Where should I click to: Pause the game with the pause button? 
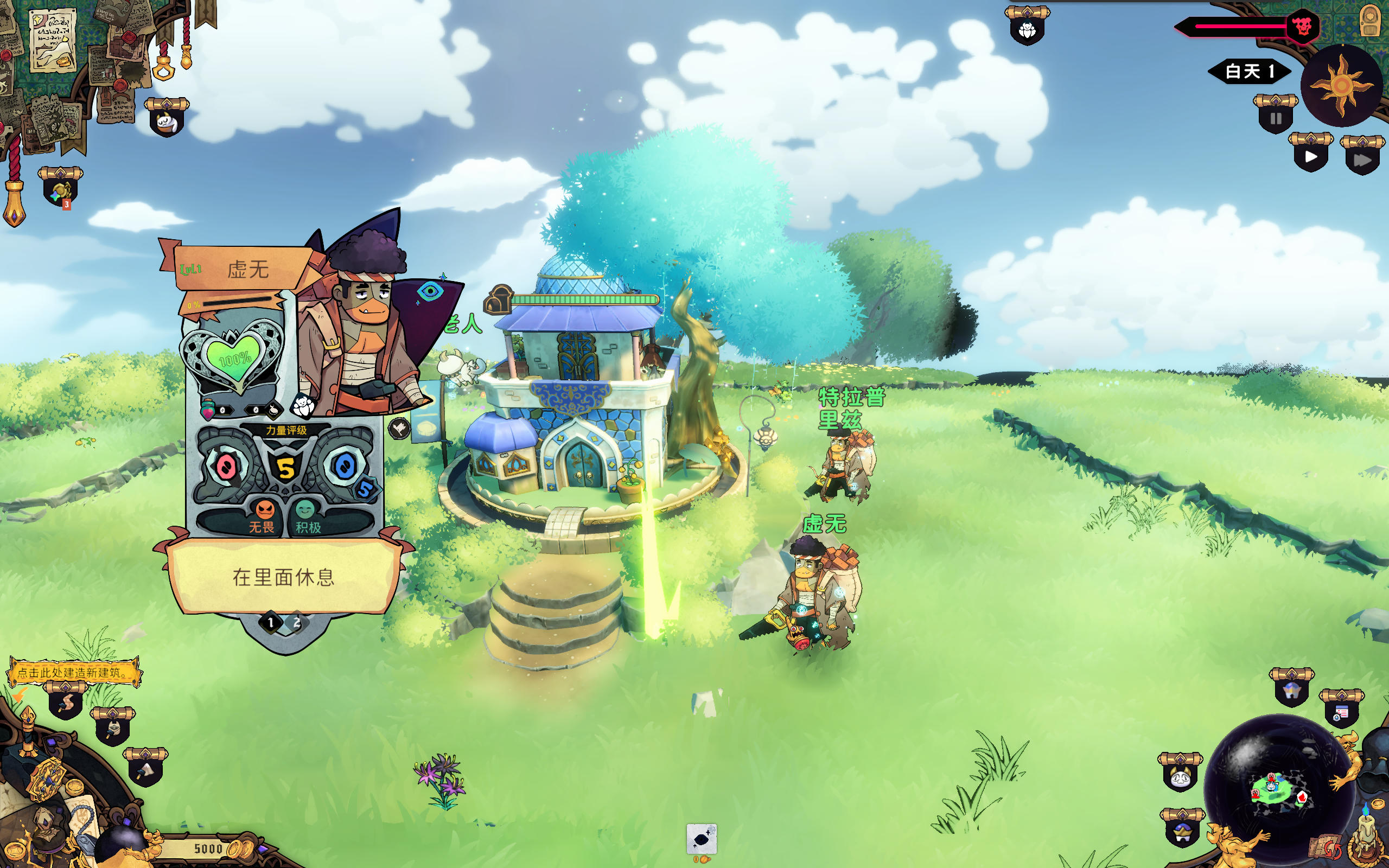click(x=1276, y=119)
